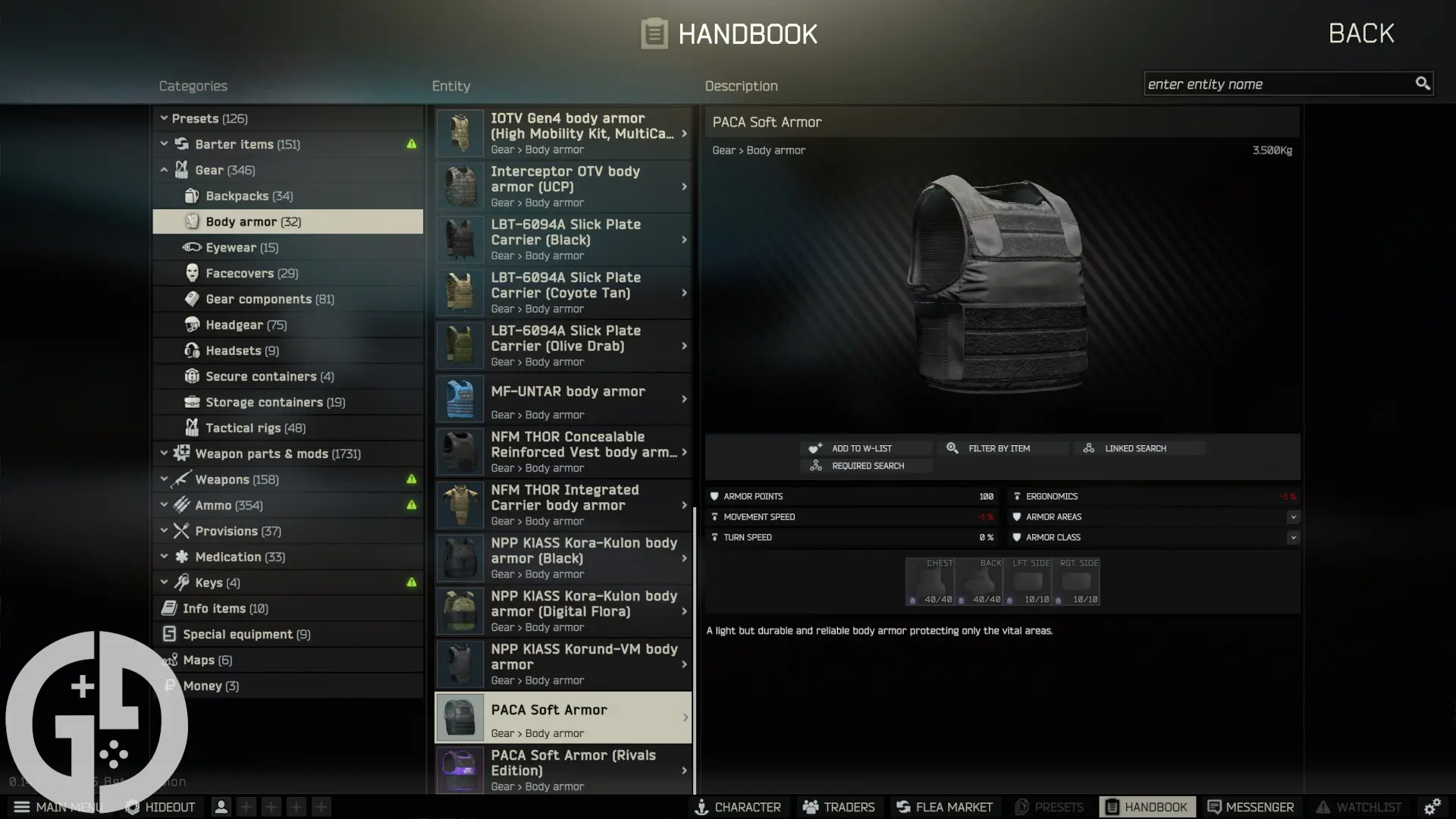Click the Main Menu icon
This screenshot has height=819, width=1456.
(23, 807)
